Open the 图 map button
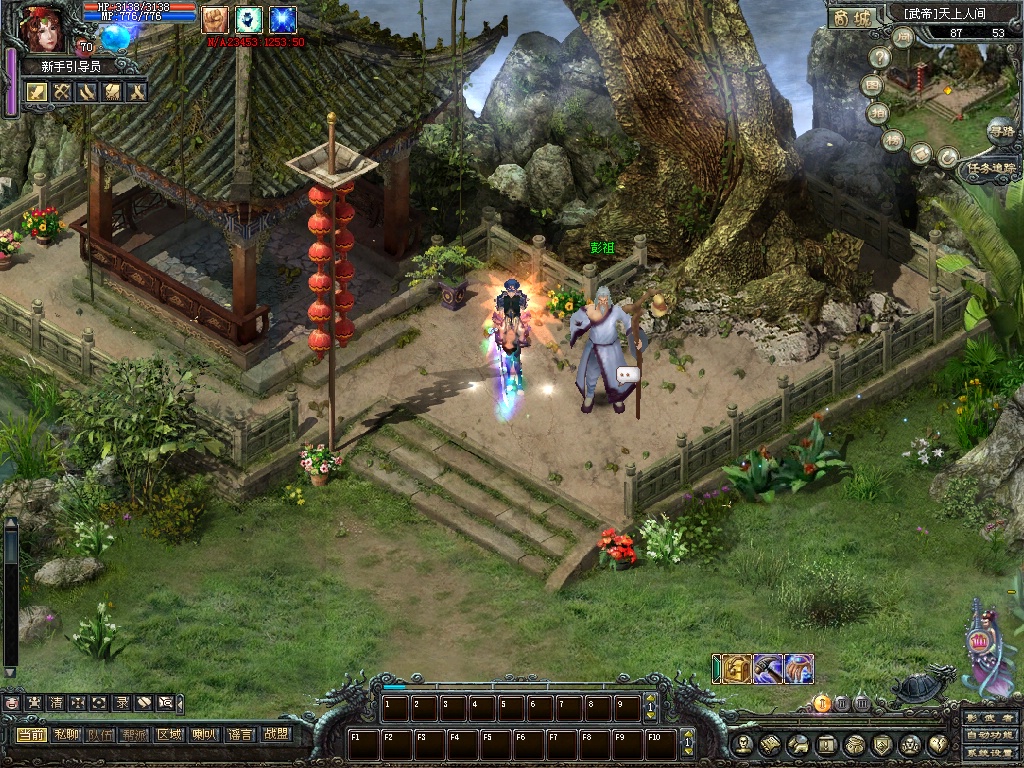 (x=873, y=85)
